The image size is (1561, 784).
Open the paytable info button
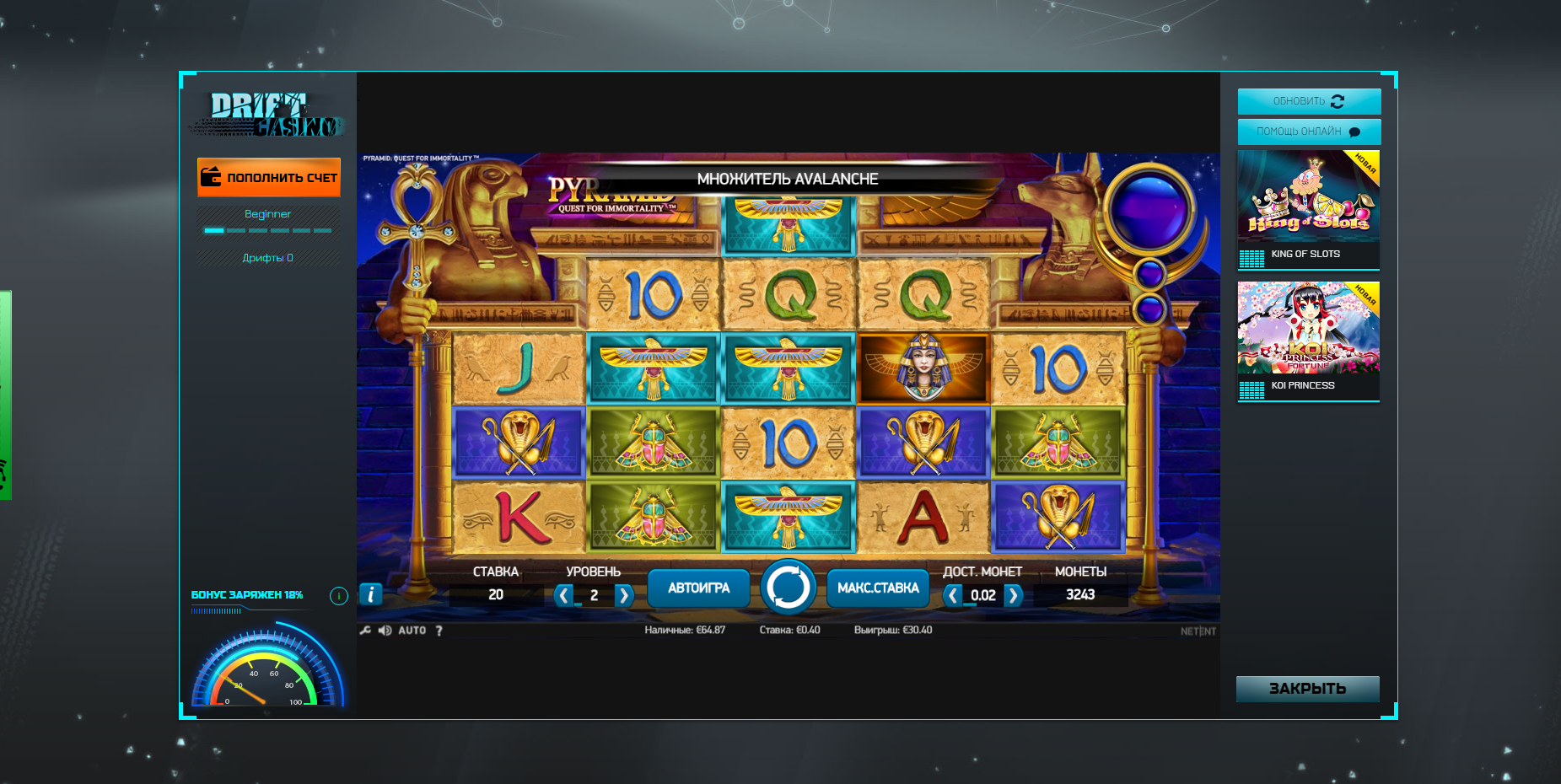[x=371, y=594]
